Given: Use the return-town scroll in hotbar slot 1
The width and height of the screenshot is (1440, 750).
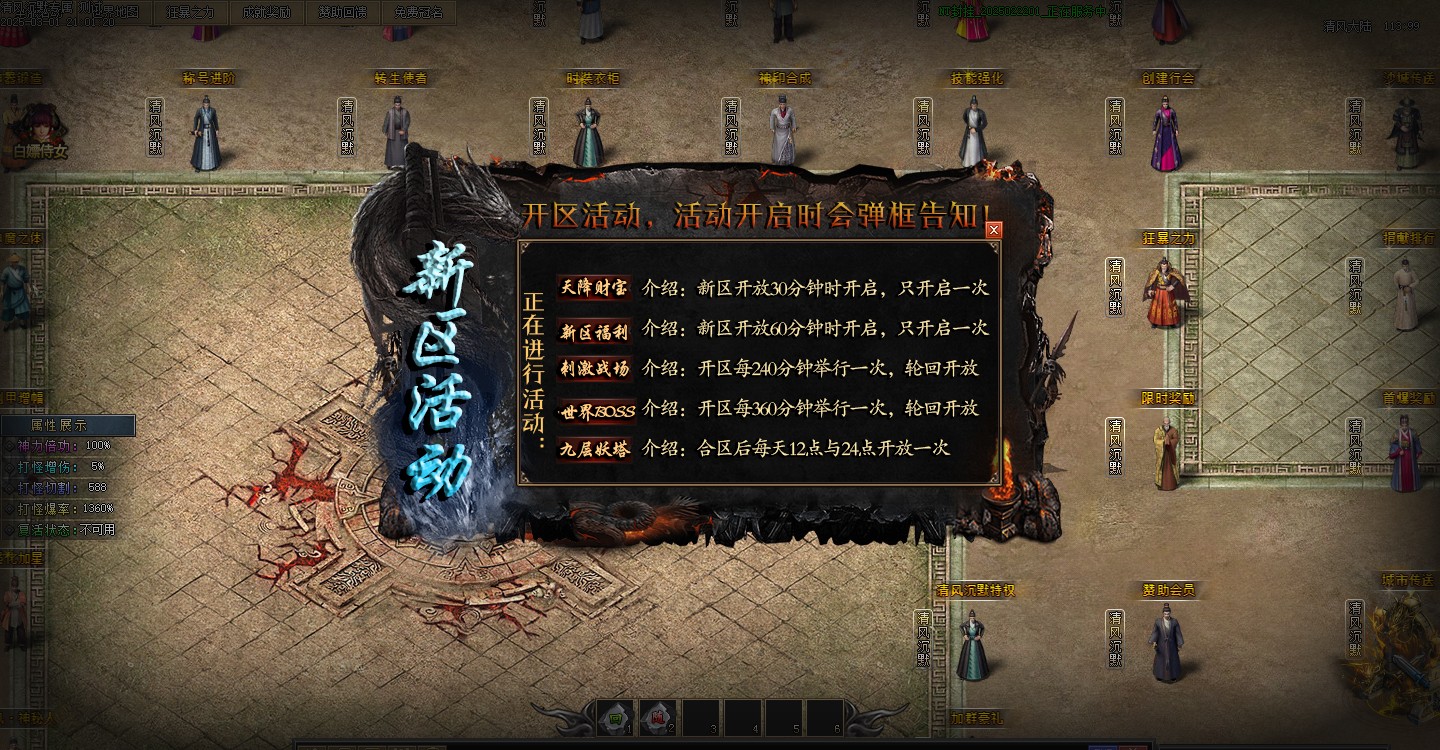Looking at the screenshot, I should click(614, 718).
